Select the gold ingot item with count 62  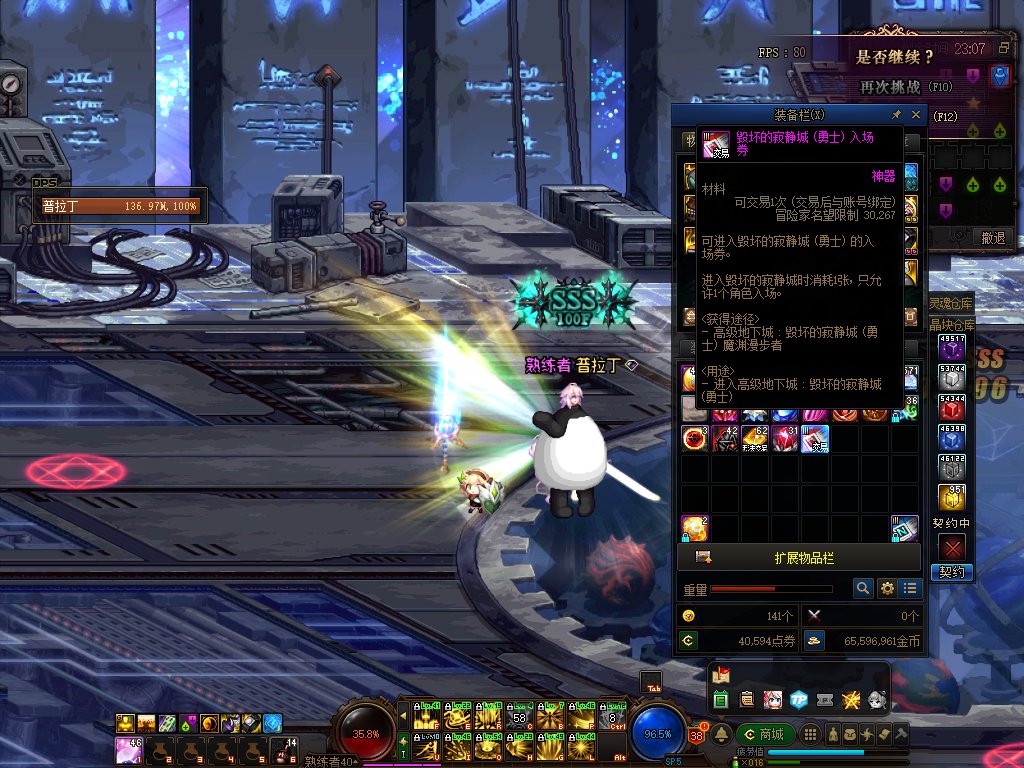(754, 438)
